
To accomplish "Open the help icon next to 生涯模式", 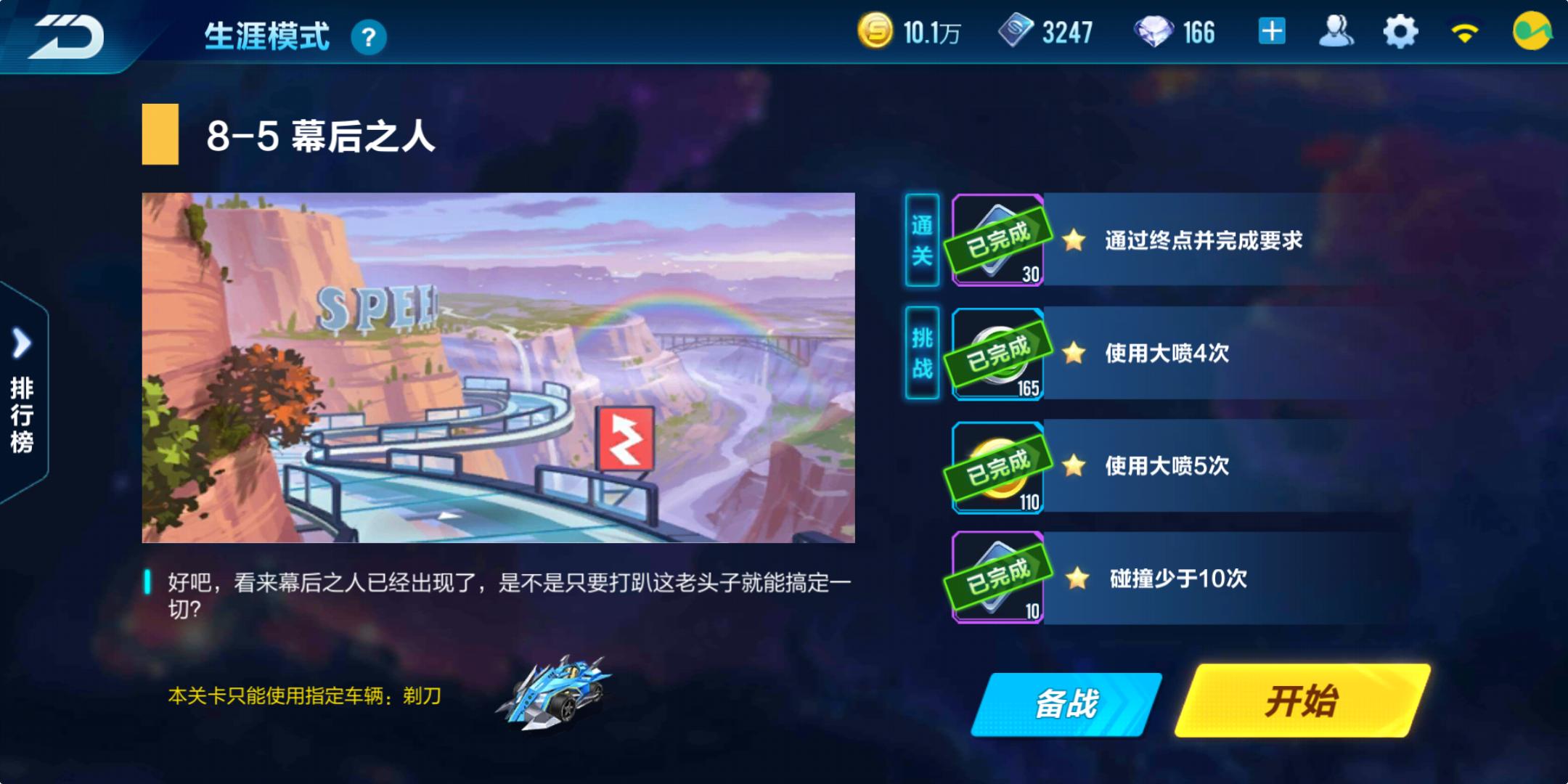I will [370, 34].
